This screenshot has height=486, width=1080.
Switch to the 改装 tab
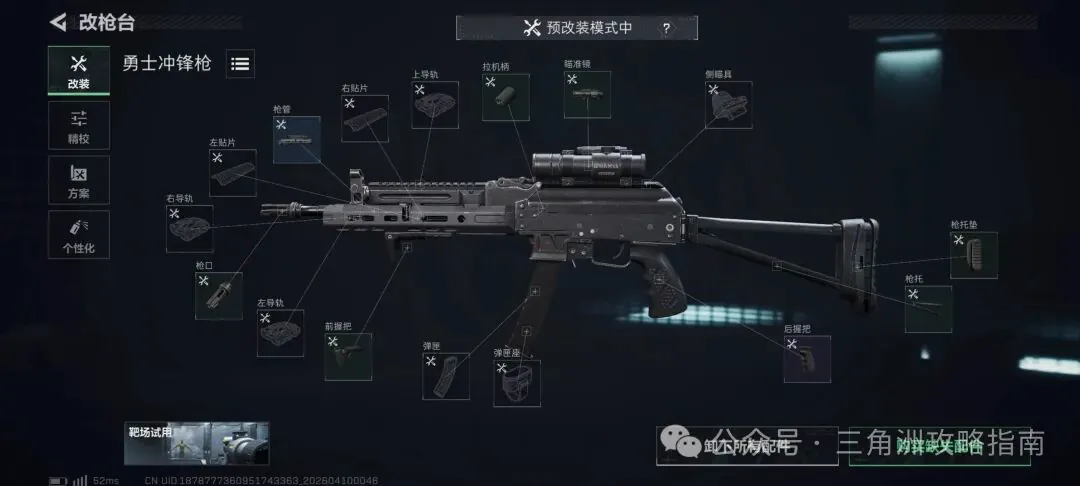[x=78, y=71]
